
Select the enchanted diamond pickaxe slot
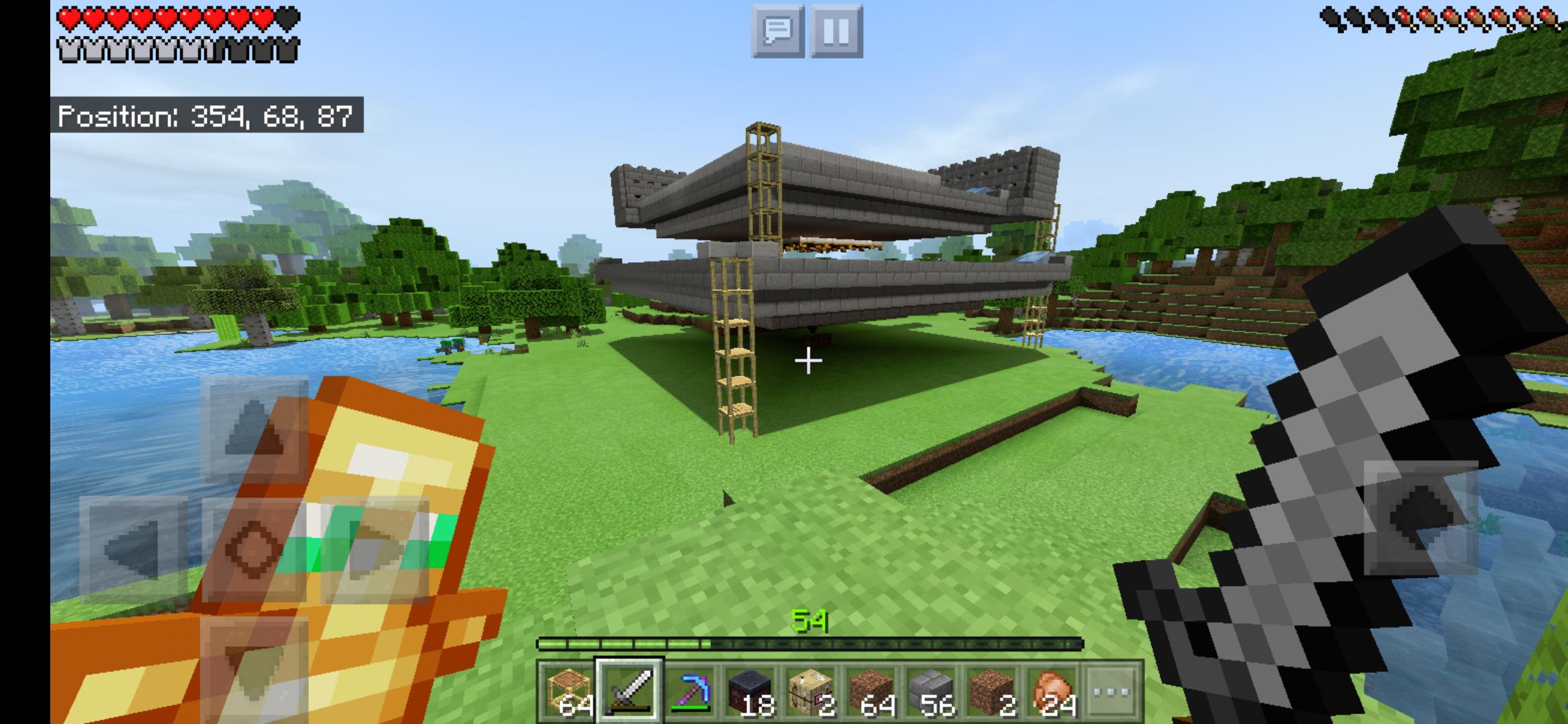coord(694,692)
